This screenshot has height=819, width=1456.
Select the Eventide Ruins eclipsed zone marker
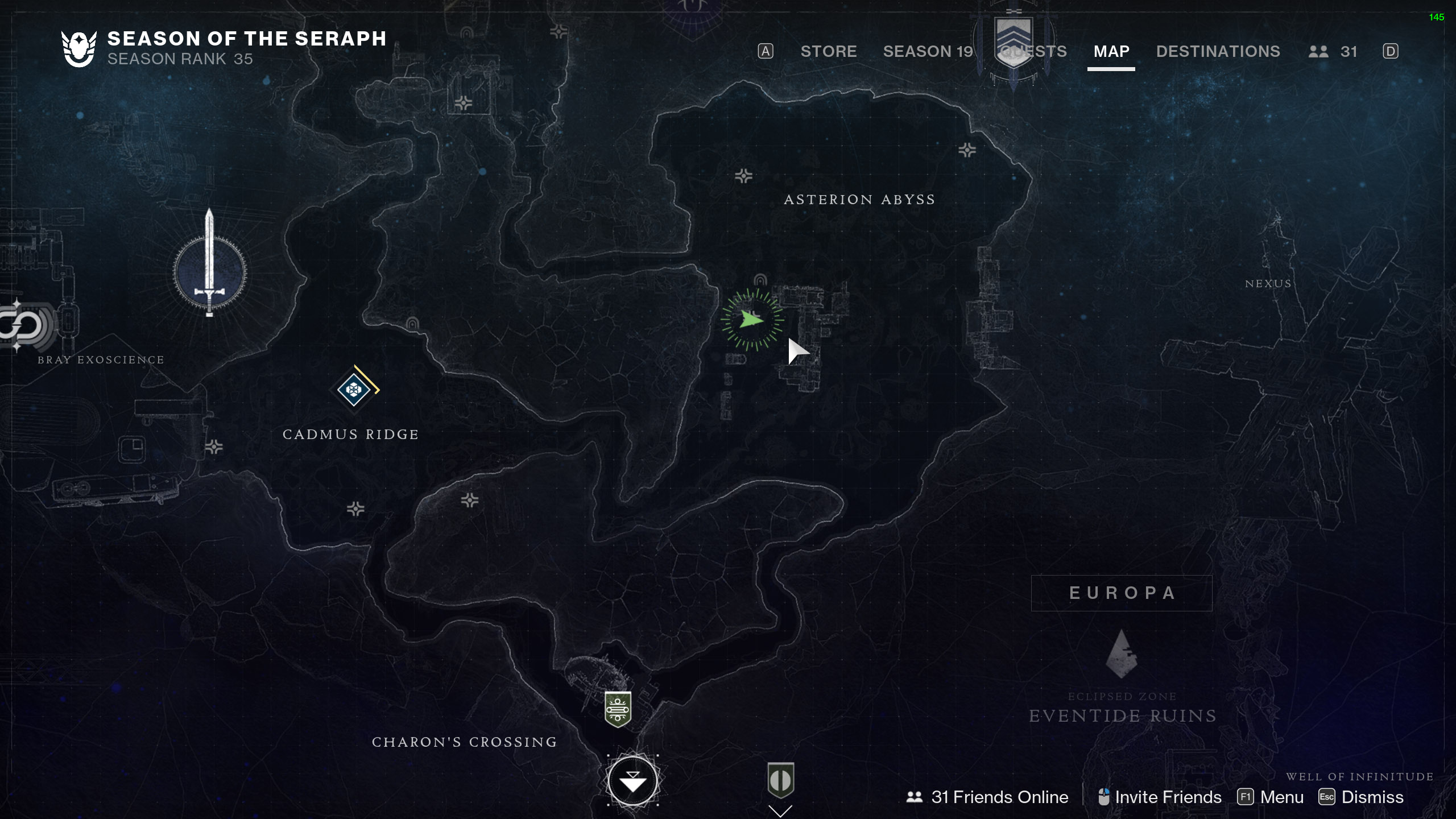pyautogui.click(x=1121, y=654)
